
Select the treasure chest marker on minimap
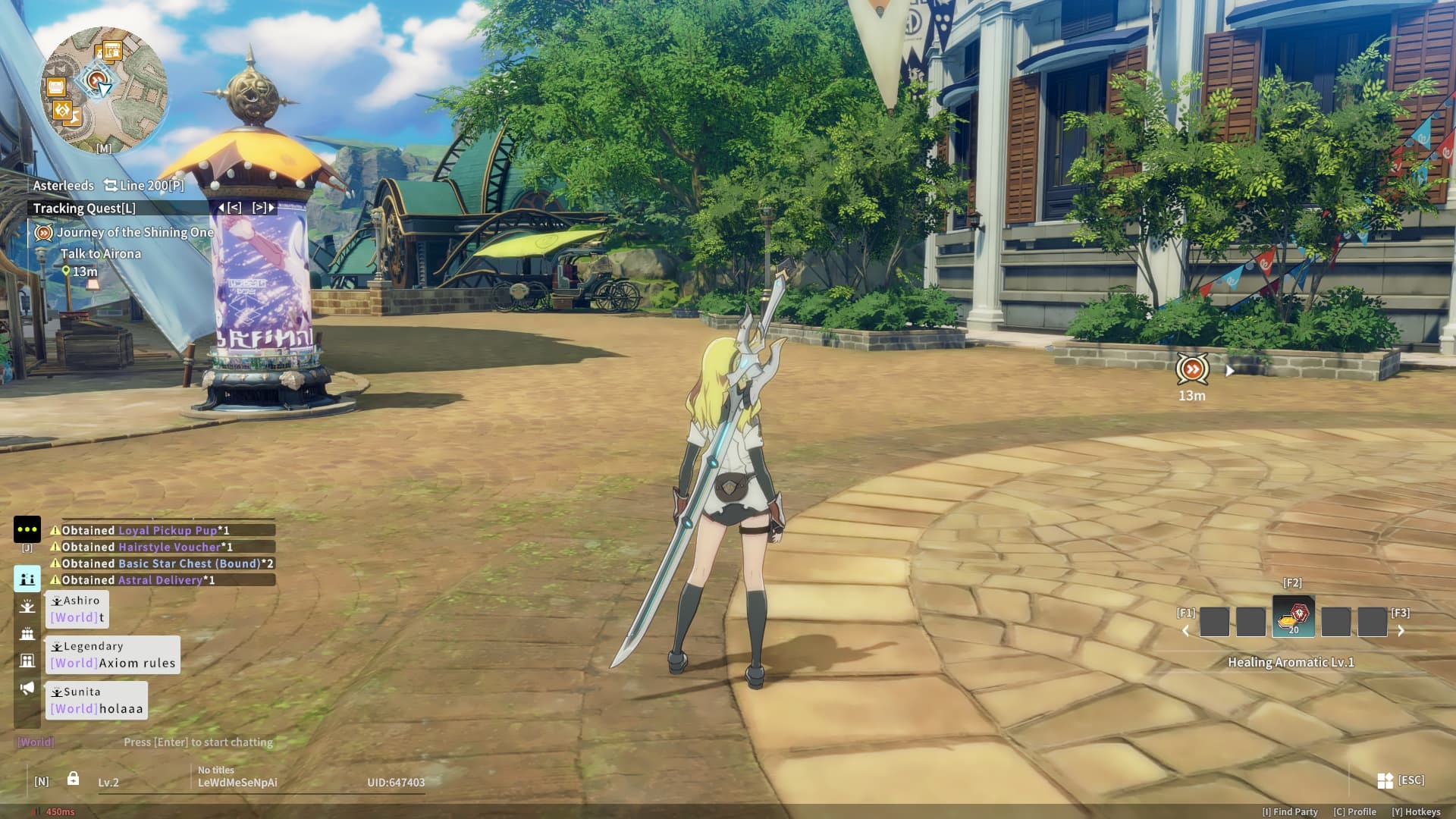point(56,87)
